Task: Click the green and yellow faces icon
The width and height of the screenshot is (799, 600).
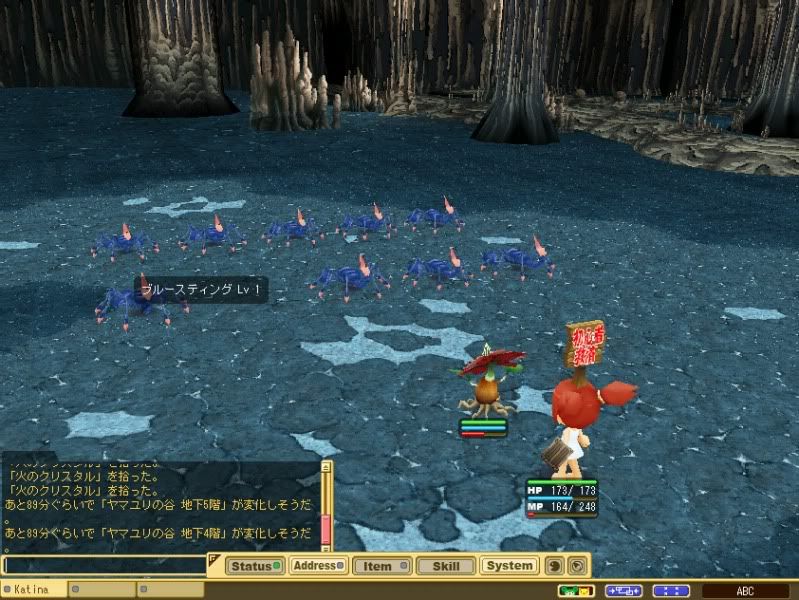Action: 576,591
